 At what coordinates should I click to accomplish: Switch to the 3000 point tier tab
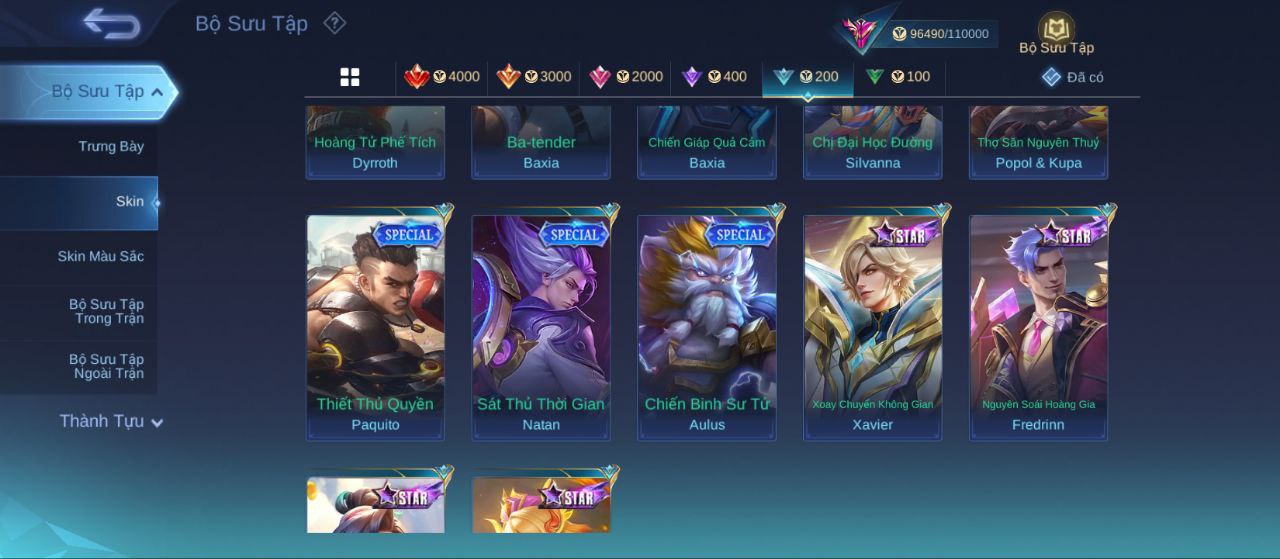534,77
